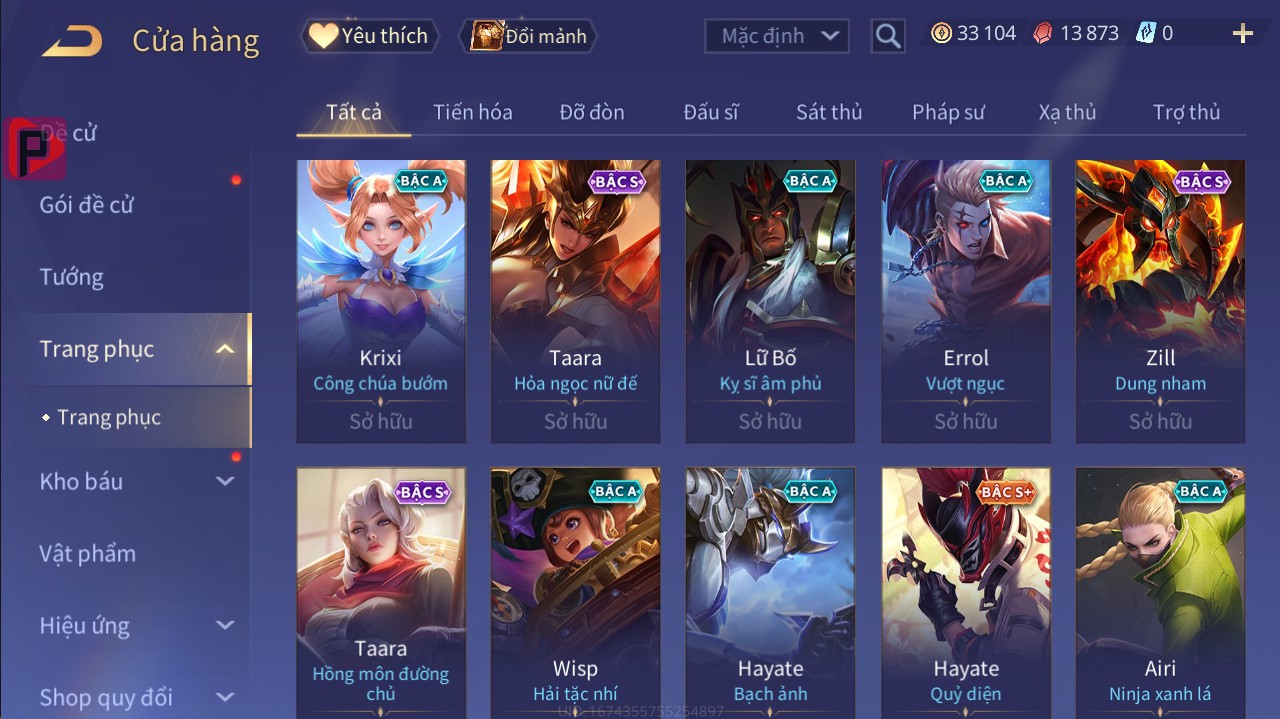View the Trợ thủ tab

tap(1186, 112)
